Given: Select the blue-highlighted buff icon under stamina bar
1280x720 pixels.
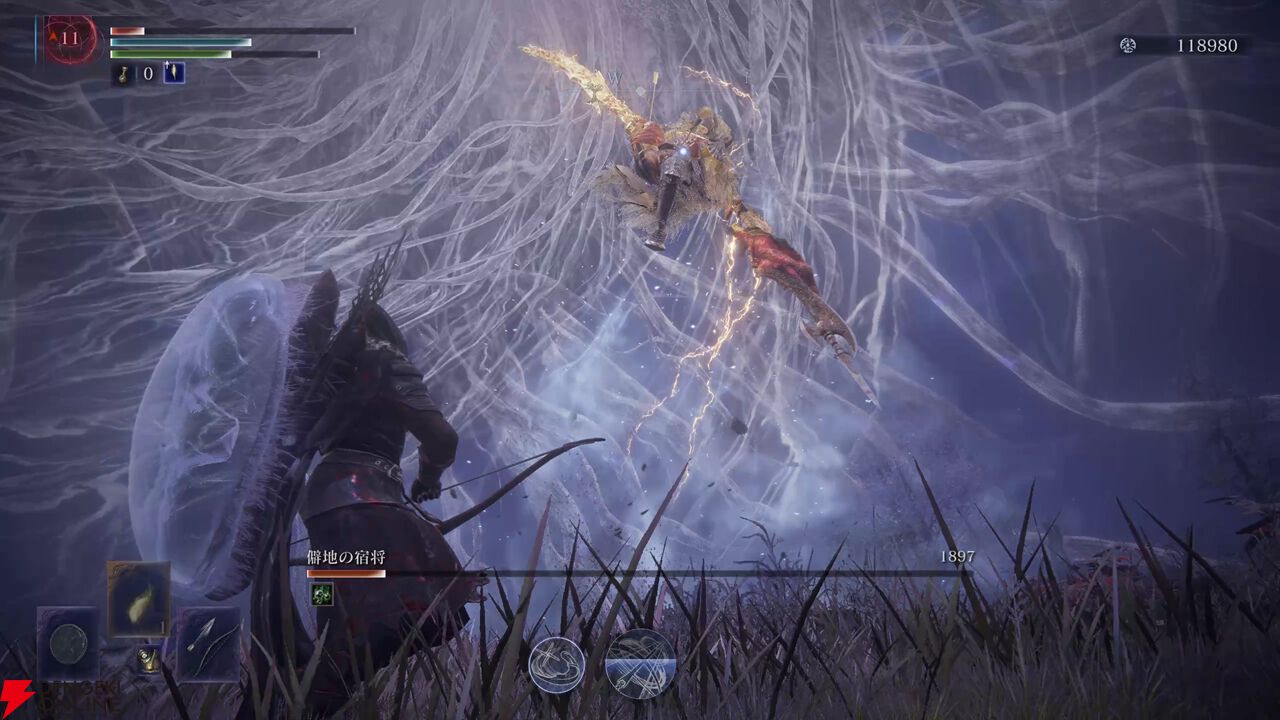Looking at the screenshot, I should point(174,73).
